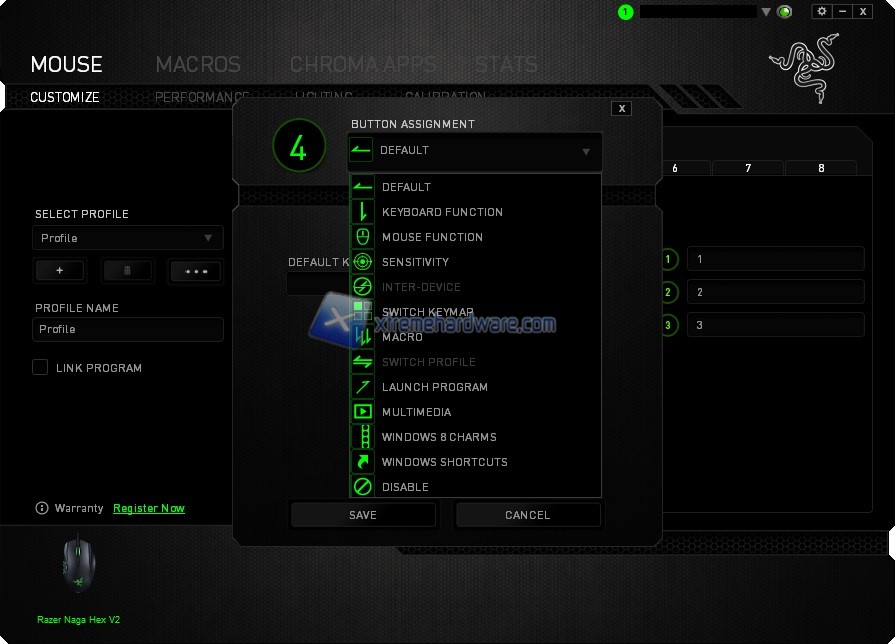Screen dimensions: 895x644
Task: Open the Macros tab
Action: coord(198,65)
